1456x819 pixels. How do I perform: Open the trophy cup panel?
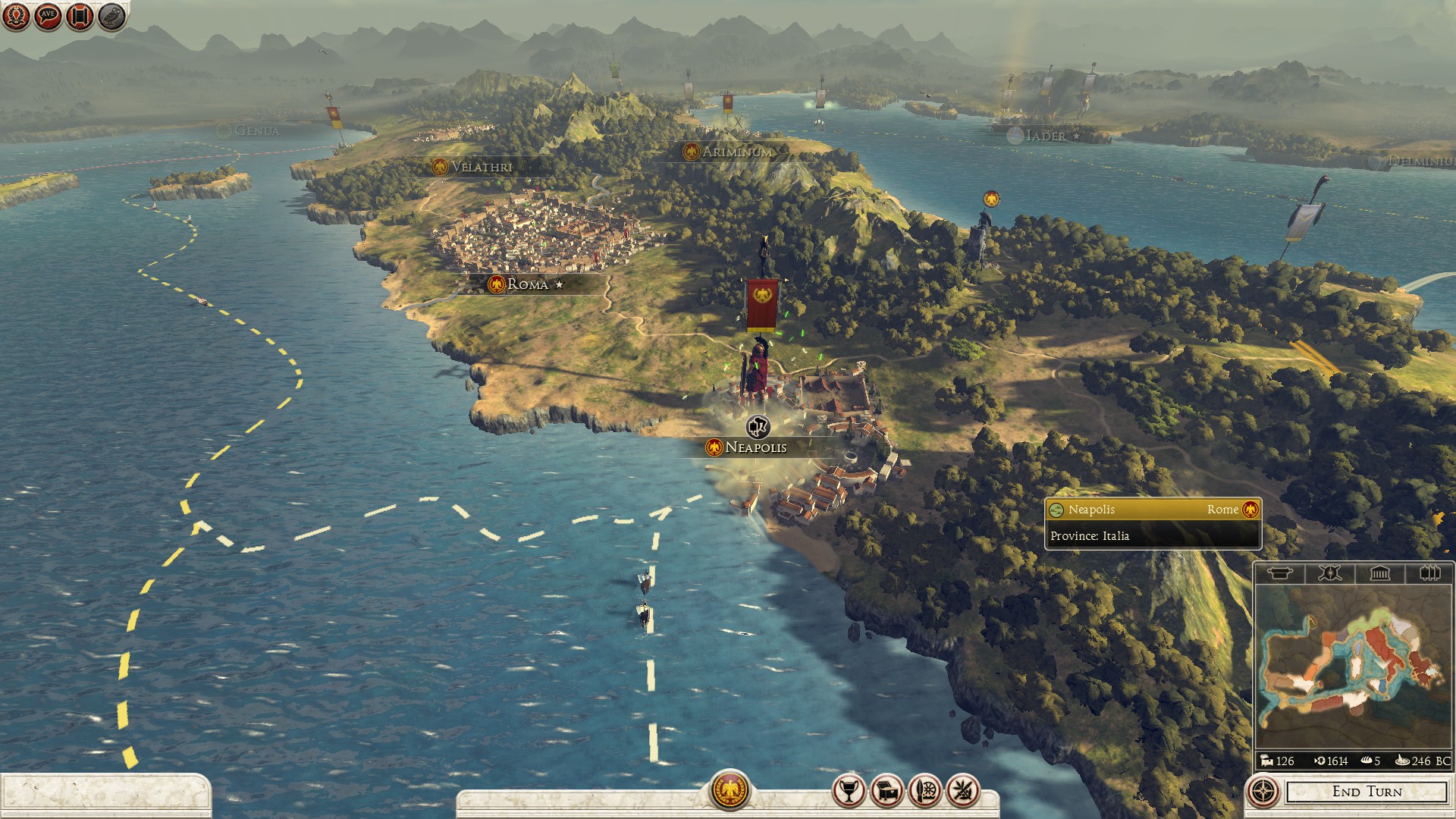tap(849, 791)
